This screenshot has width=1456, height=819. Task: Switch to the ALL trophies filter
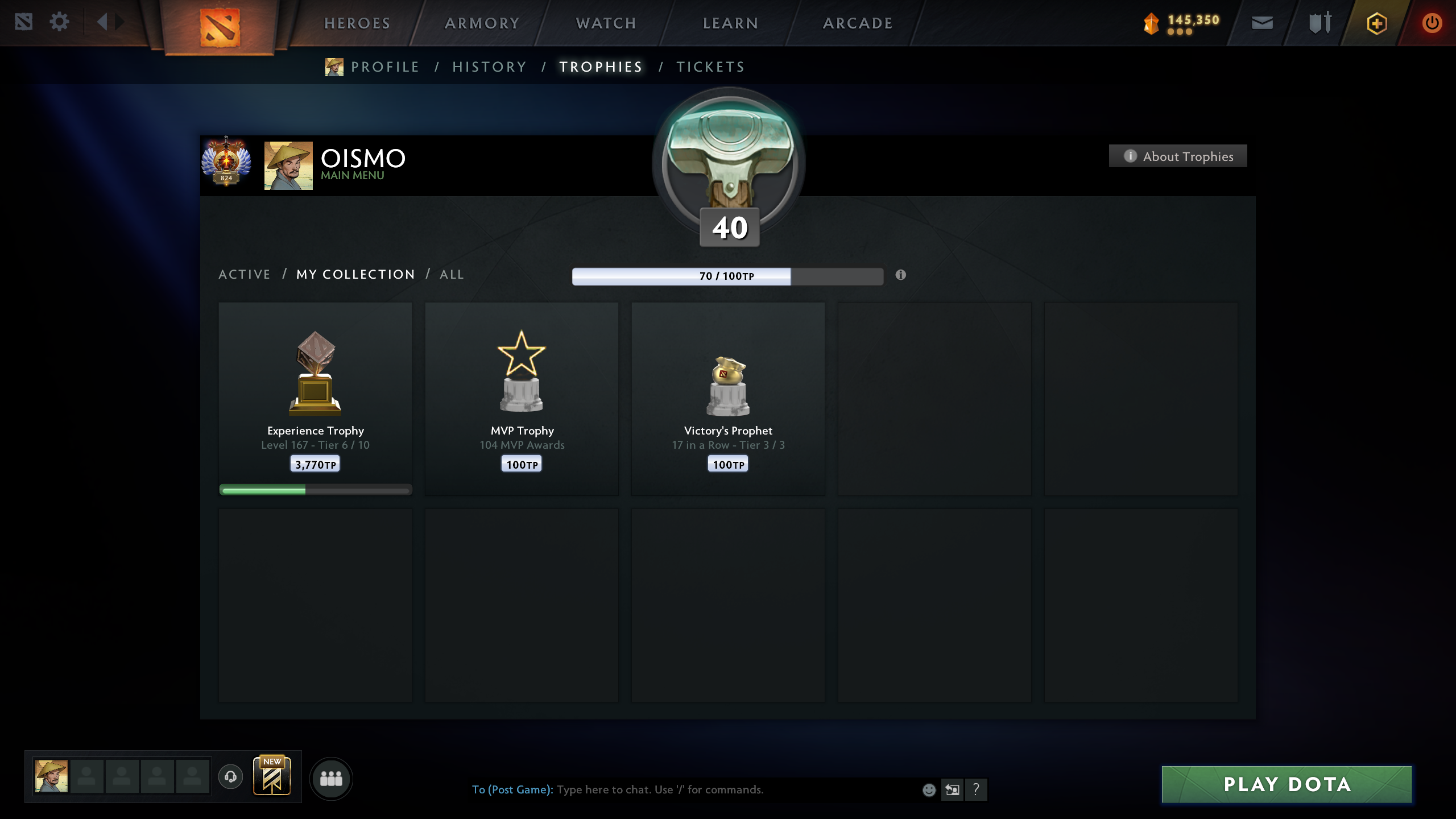click(x=452, y=274)
